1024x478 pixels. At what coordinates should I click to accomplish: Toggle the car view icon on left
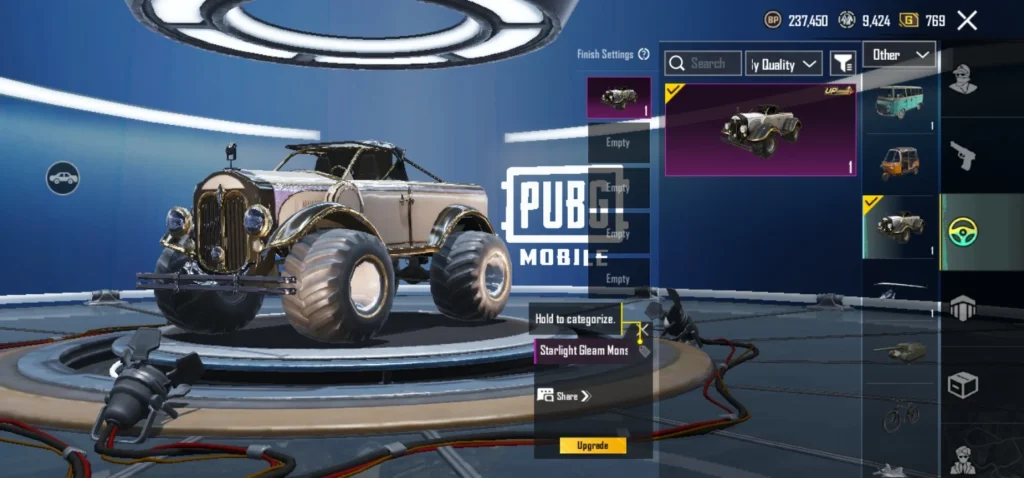tap(63, 179)
